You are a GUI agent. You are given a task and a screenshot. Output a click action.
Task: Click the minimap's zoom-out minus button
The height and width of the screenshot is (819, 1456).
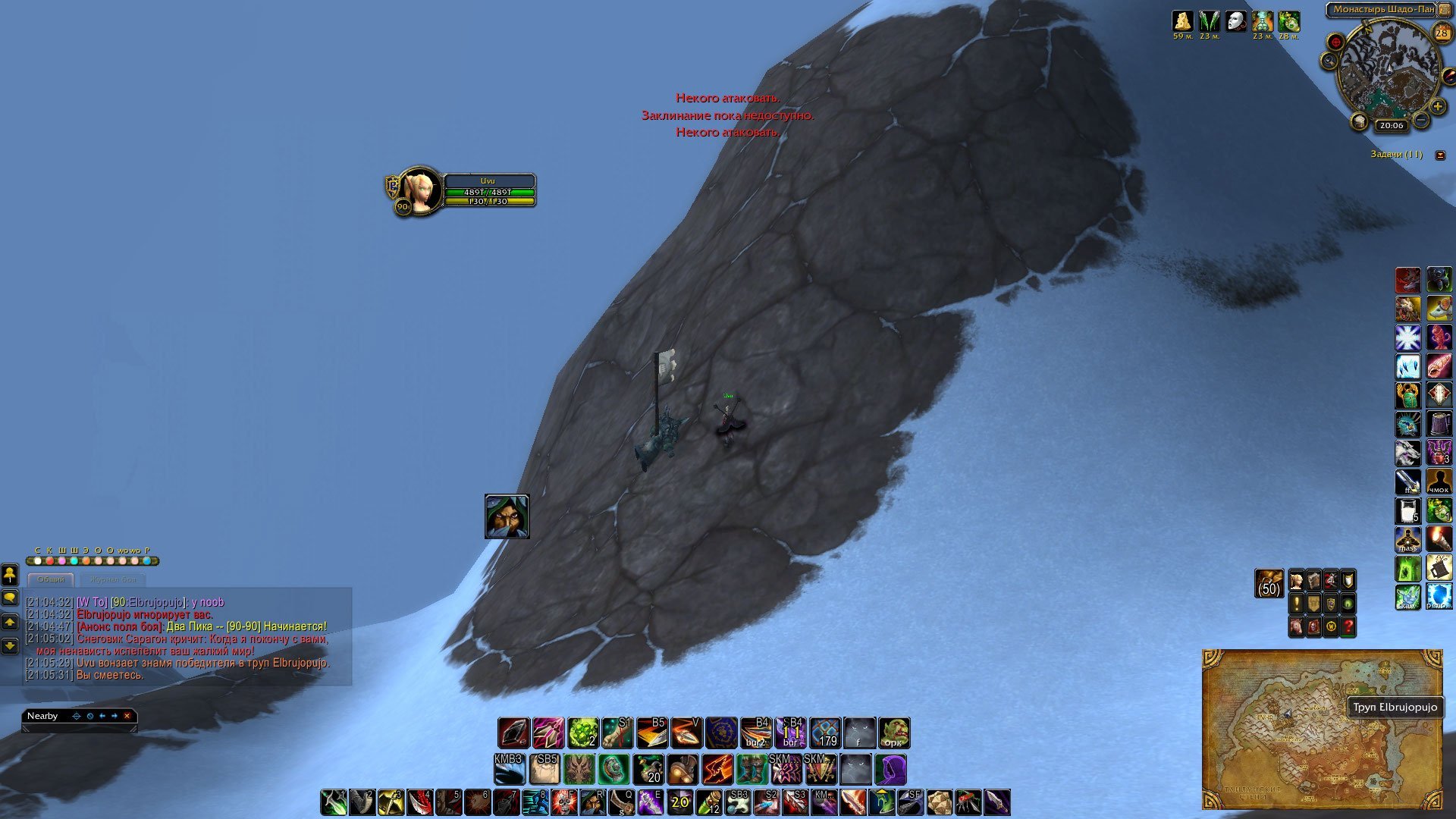[1421, 120]
